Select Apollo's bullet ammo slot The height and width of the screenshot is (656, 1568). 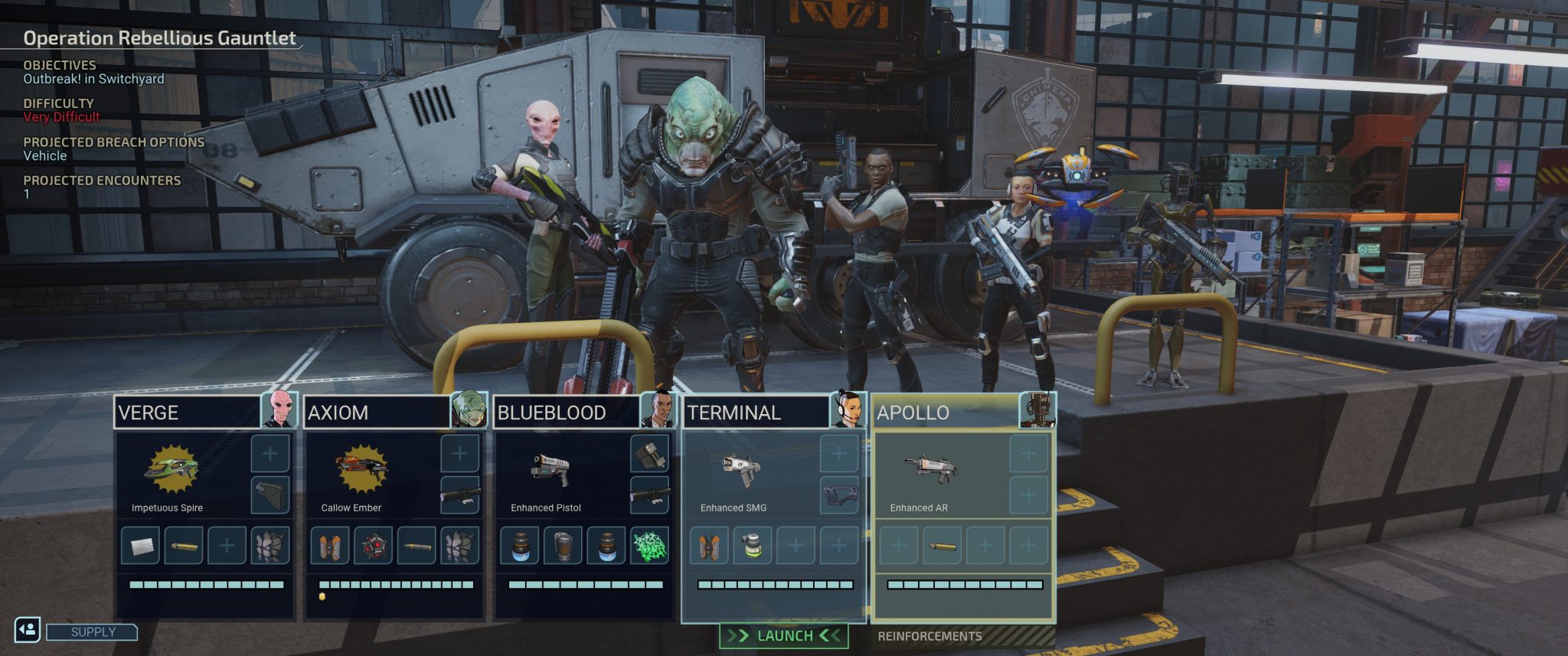(x=942, y=546)
